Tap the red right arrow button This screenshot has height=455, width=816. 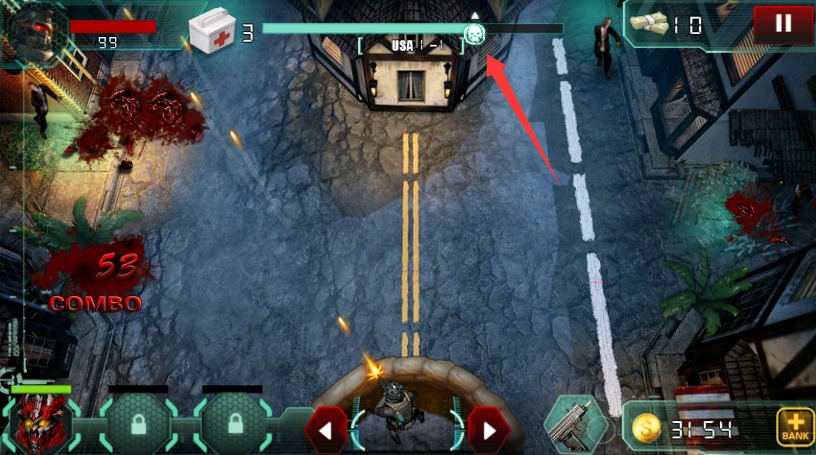point(488,431)
